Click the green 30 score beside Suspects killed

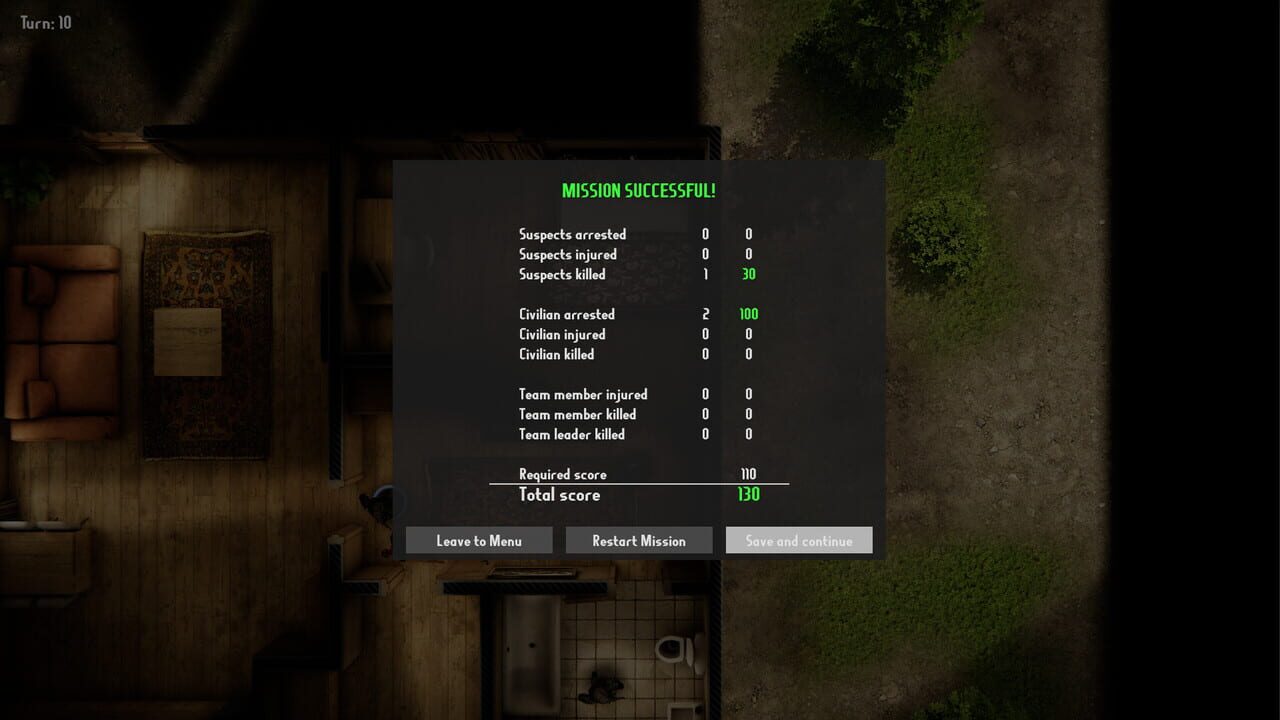[747, 274]
